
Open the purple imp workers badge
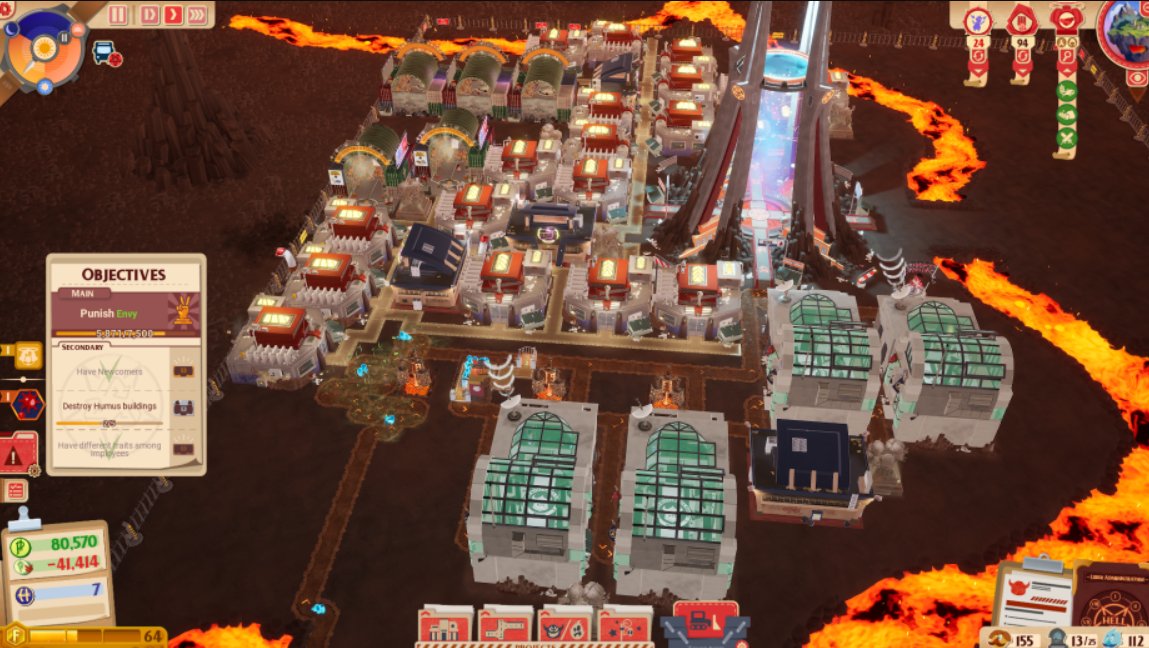click(977, 20)
